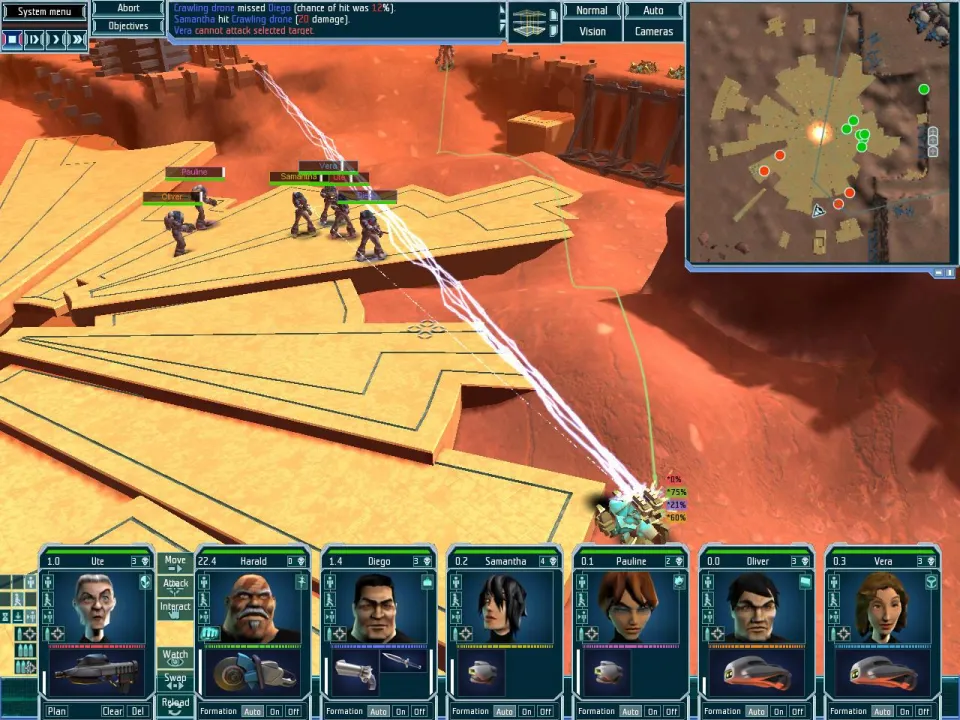Select Samantha's portrait
The width and height of the screenshot is (960, 720).
click(x=505, y=608)
